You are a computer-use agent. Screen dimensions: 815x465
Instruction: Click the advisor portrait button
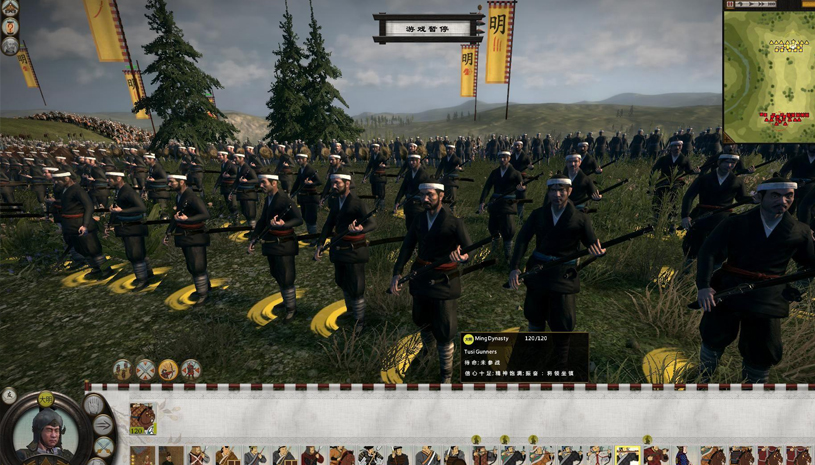click(10, 46)
